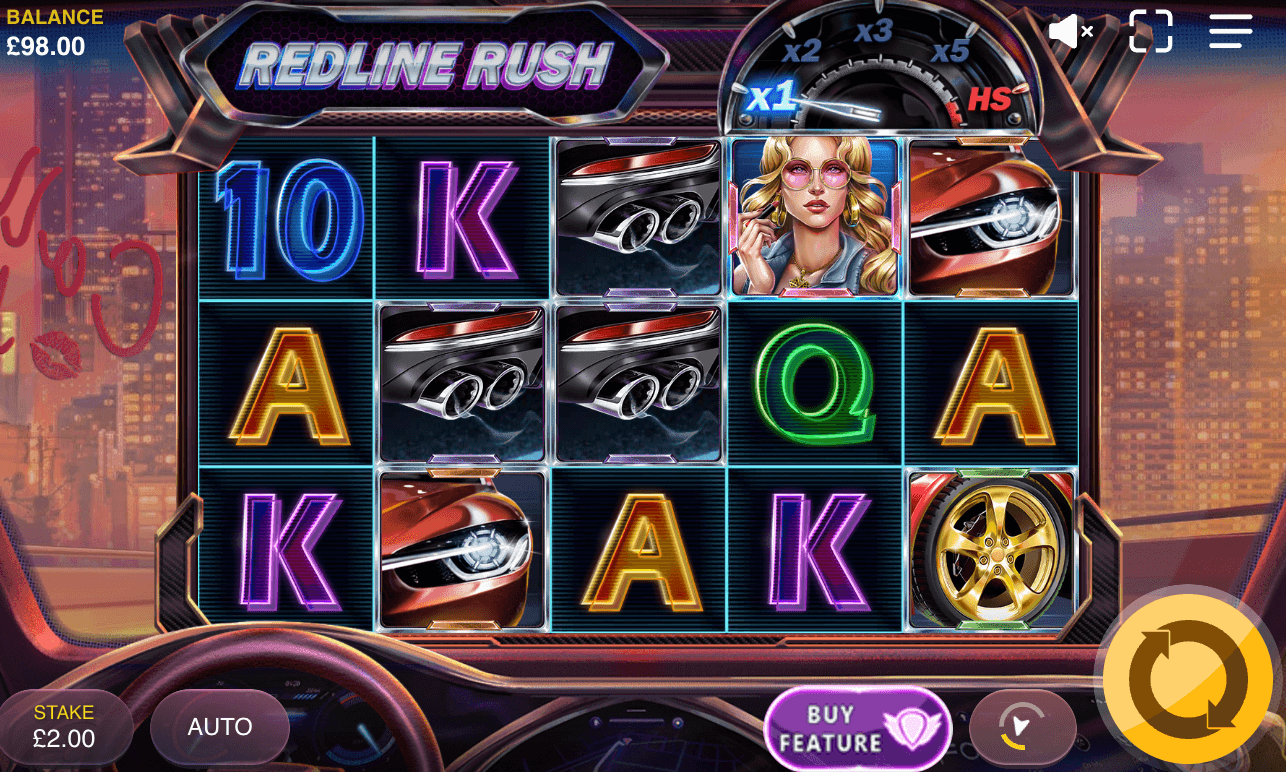The image size is (1286, 772).
Task: Click the exhaust pipe symbol on reel three
Action: (637, 218)
